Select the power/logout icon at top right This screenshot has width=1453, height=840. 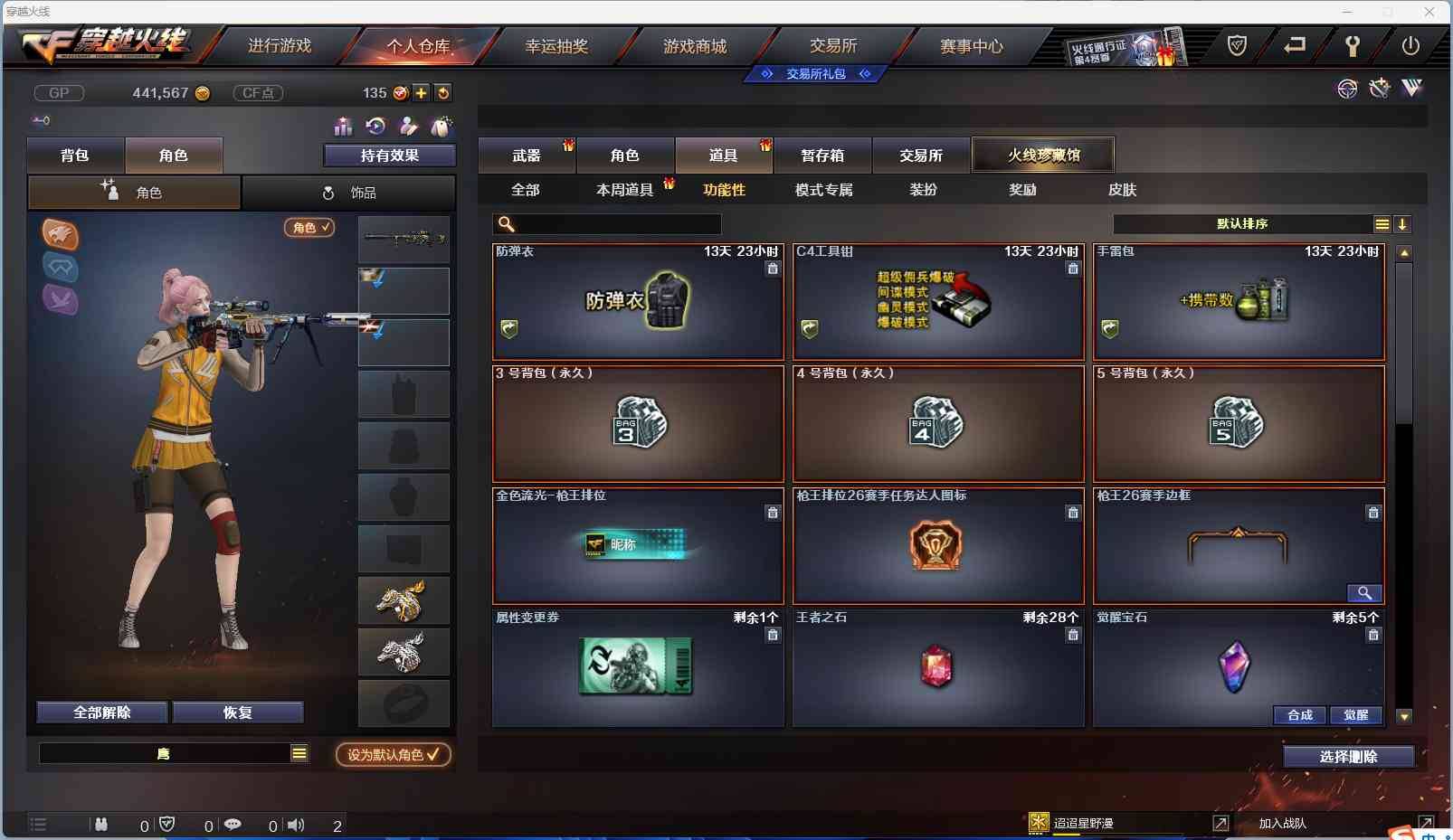click(x=1411, y=46)
